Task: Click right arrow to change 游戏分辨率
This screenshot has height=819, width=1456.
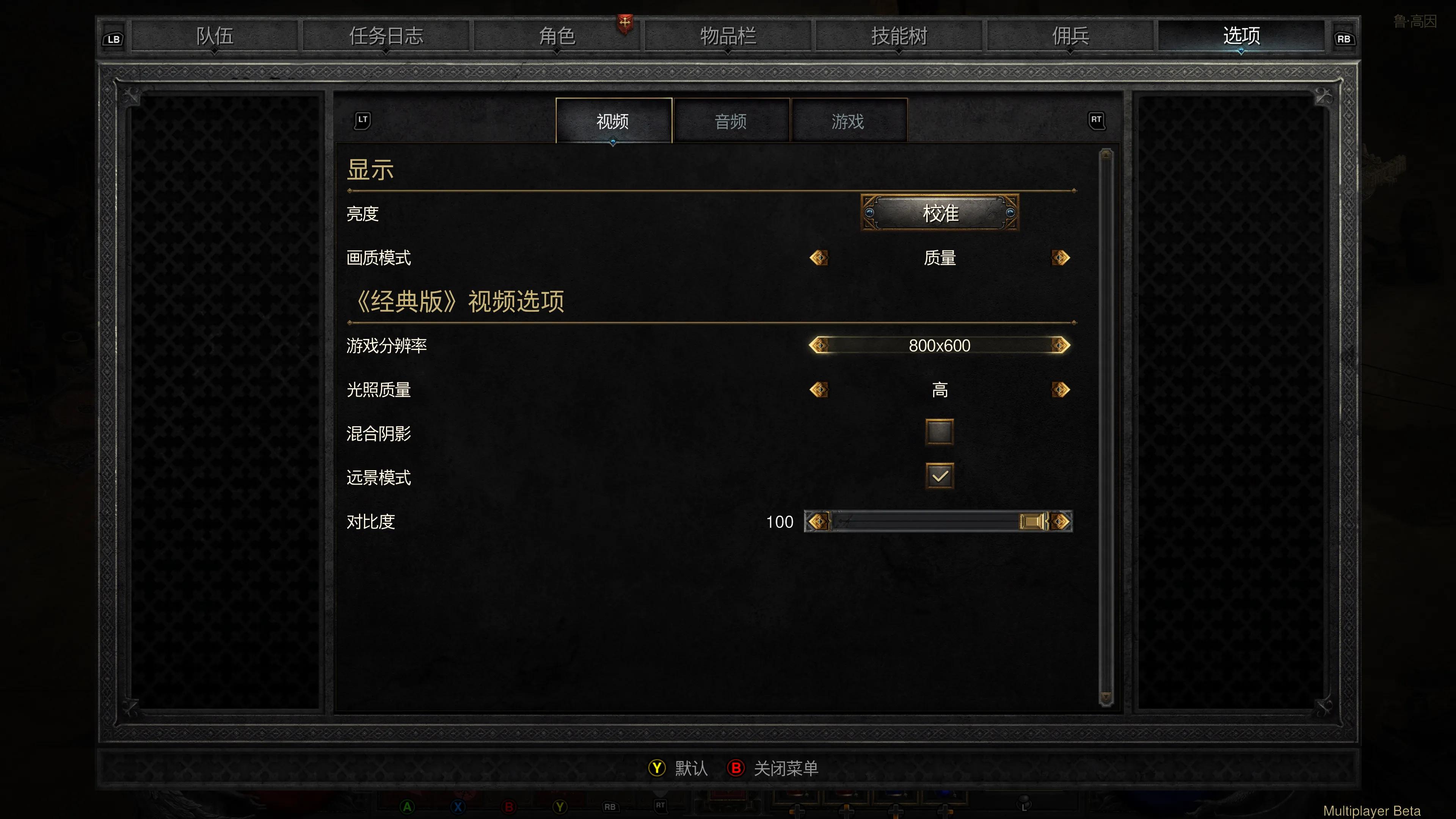Action: tap(1062, 345)
